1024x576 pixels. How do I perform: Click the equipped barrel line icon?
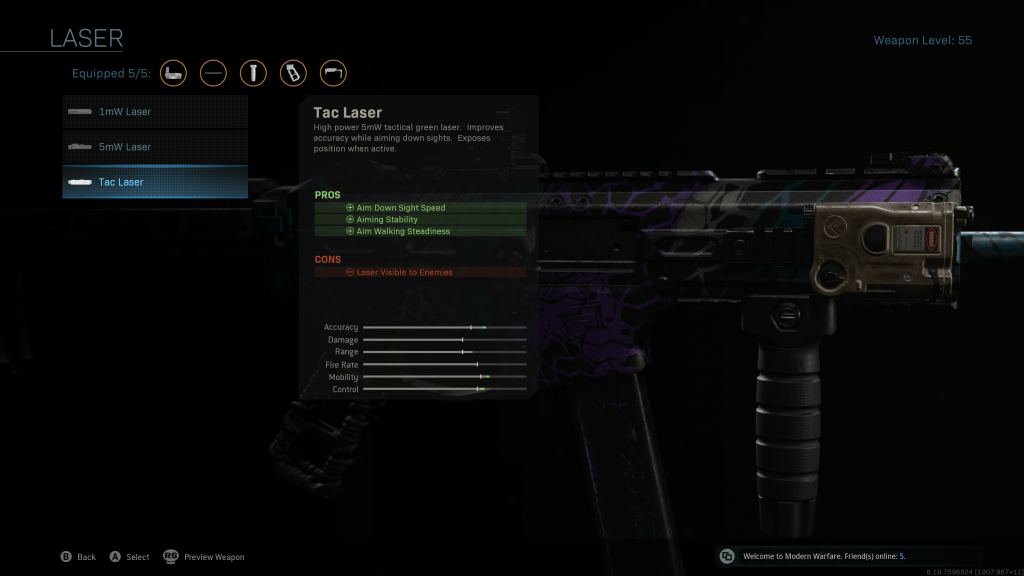click(213, 73)
